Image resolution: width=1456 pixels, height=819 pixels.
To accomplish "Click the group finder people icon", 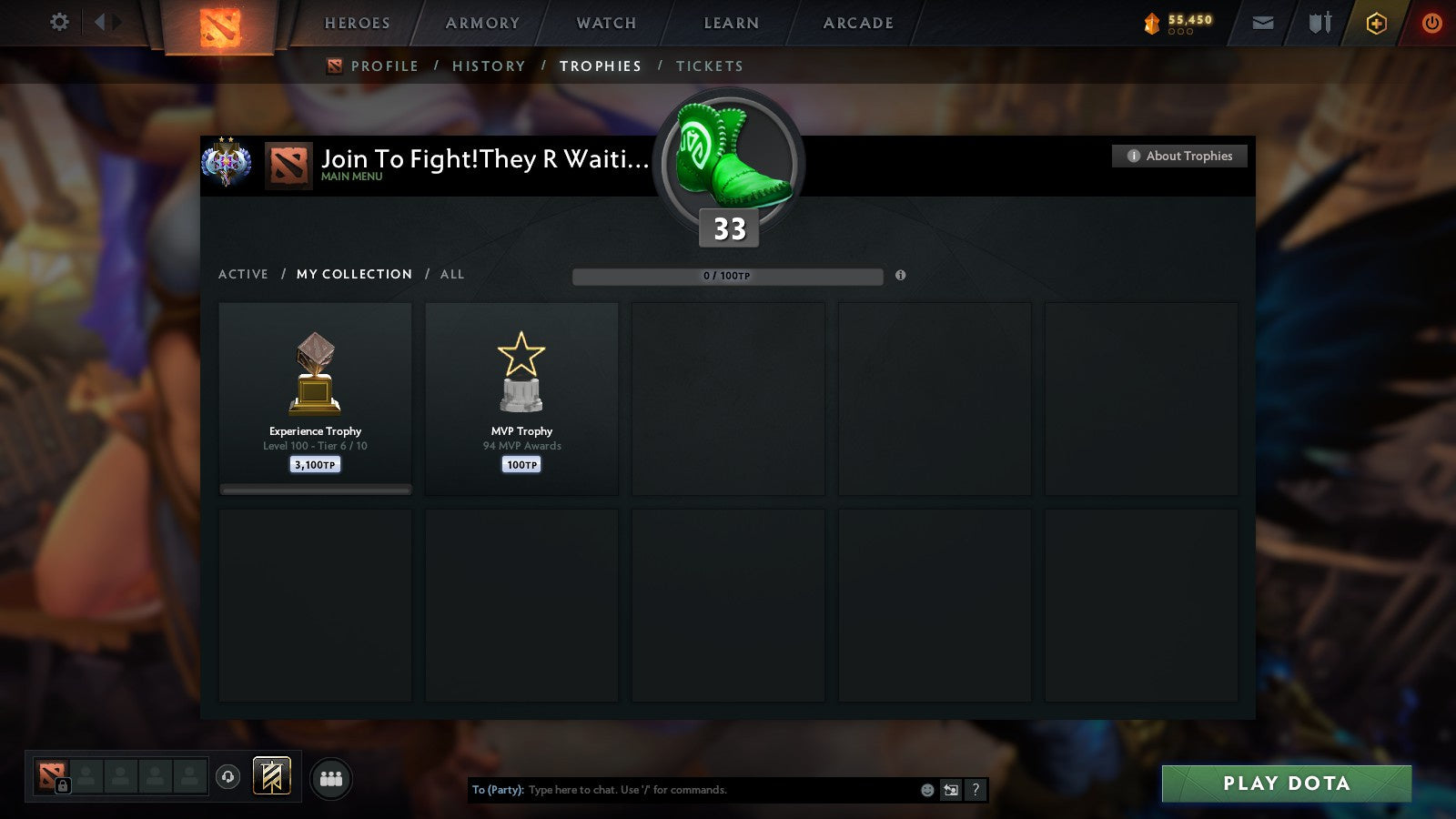I will [x=331, y=779].
